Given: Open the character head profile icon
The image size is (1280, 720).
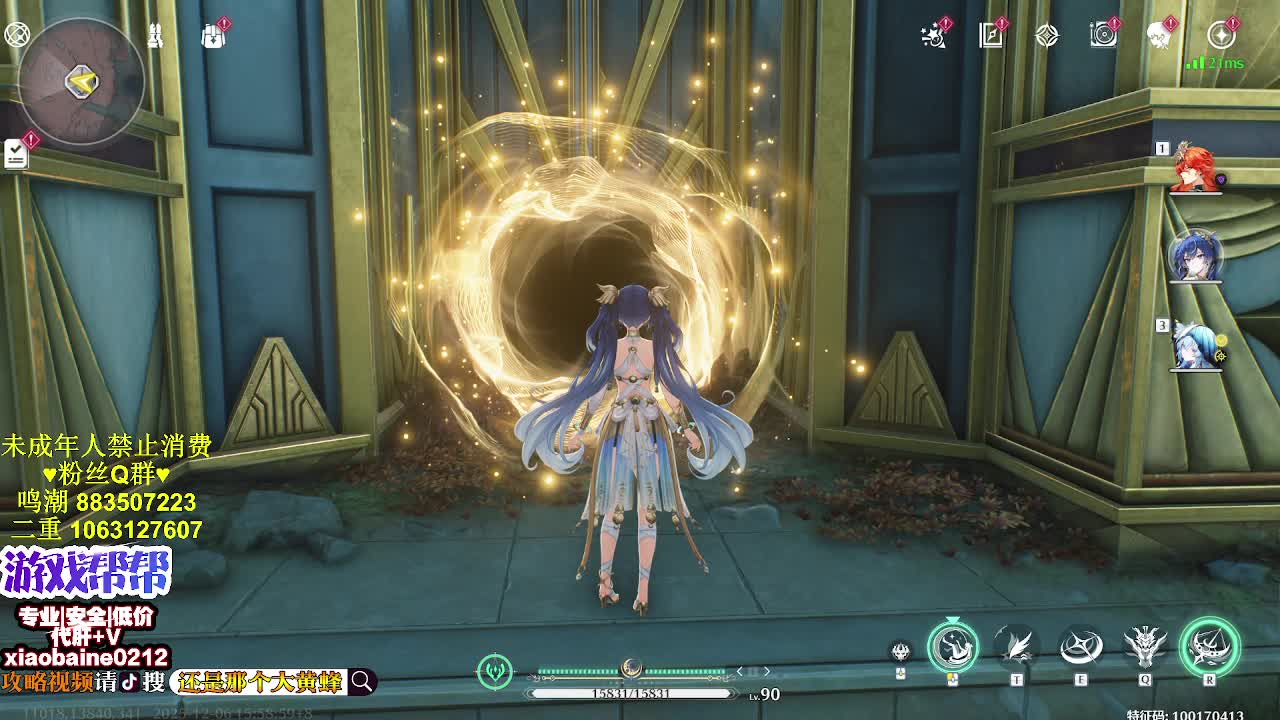Looking at the screenshot, I should tap(1160, 36).
